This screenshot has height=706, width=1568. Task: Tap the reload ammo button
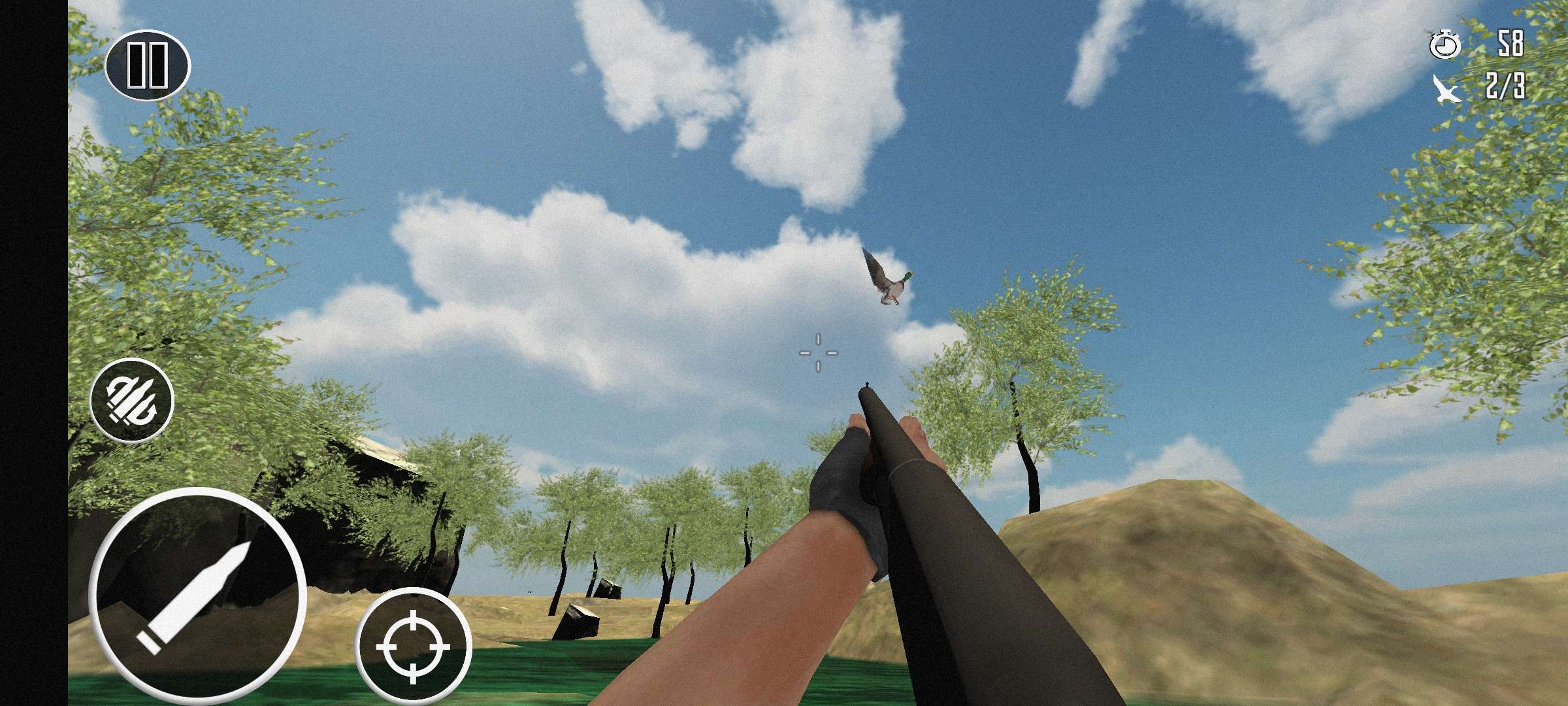[132, 399]
